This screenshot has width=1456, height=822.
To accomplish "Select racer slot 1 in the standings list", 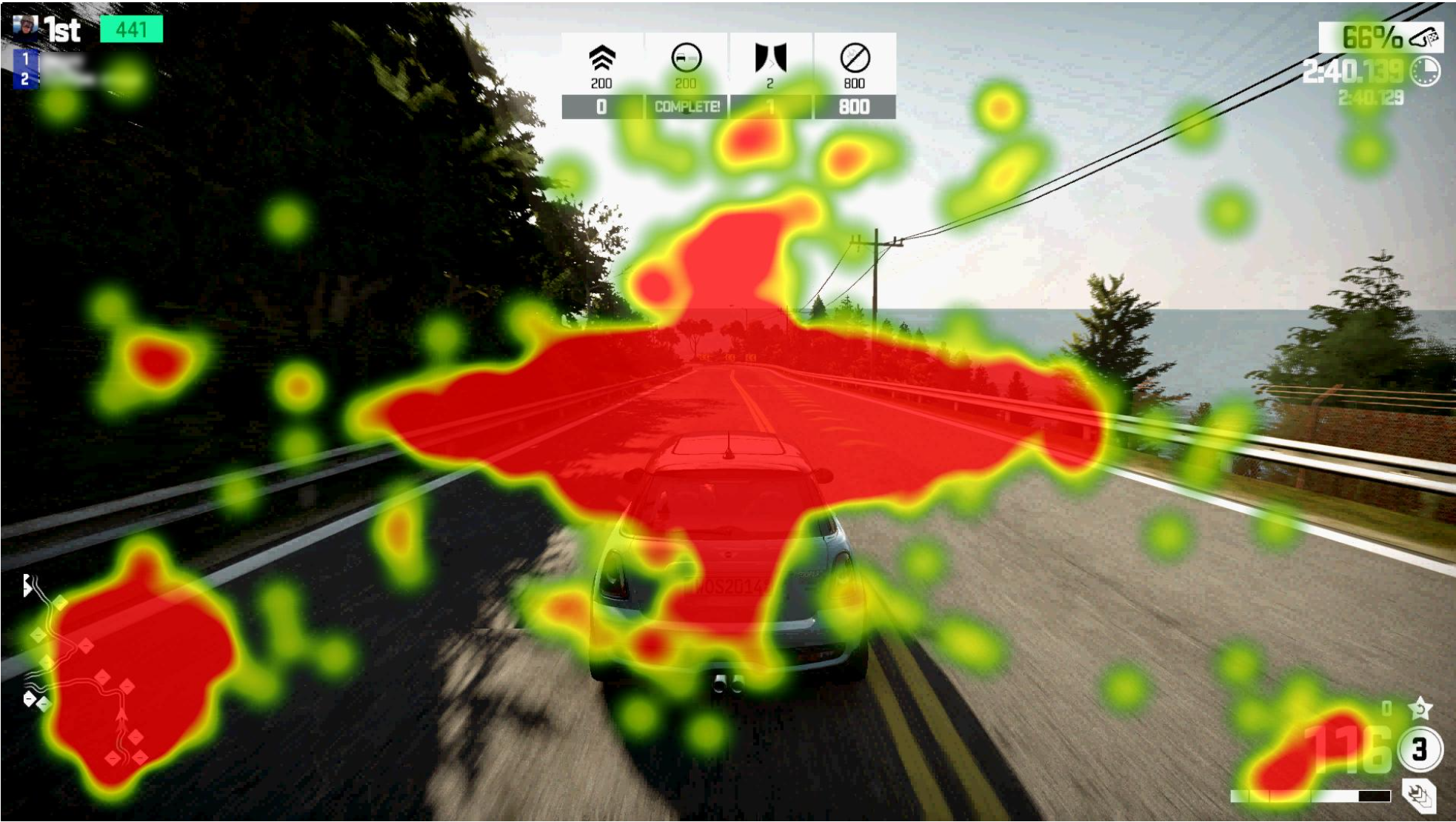I will [27, 59].
